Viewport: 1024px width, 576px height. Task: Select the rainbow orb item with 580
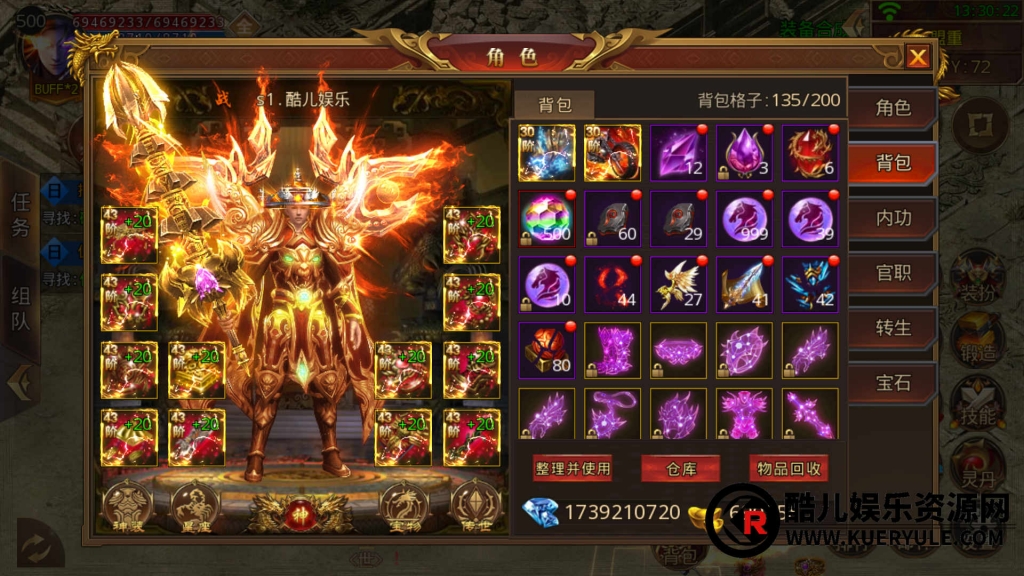click(x=546, y=219)
